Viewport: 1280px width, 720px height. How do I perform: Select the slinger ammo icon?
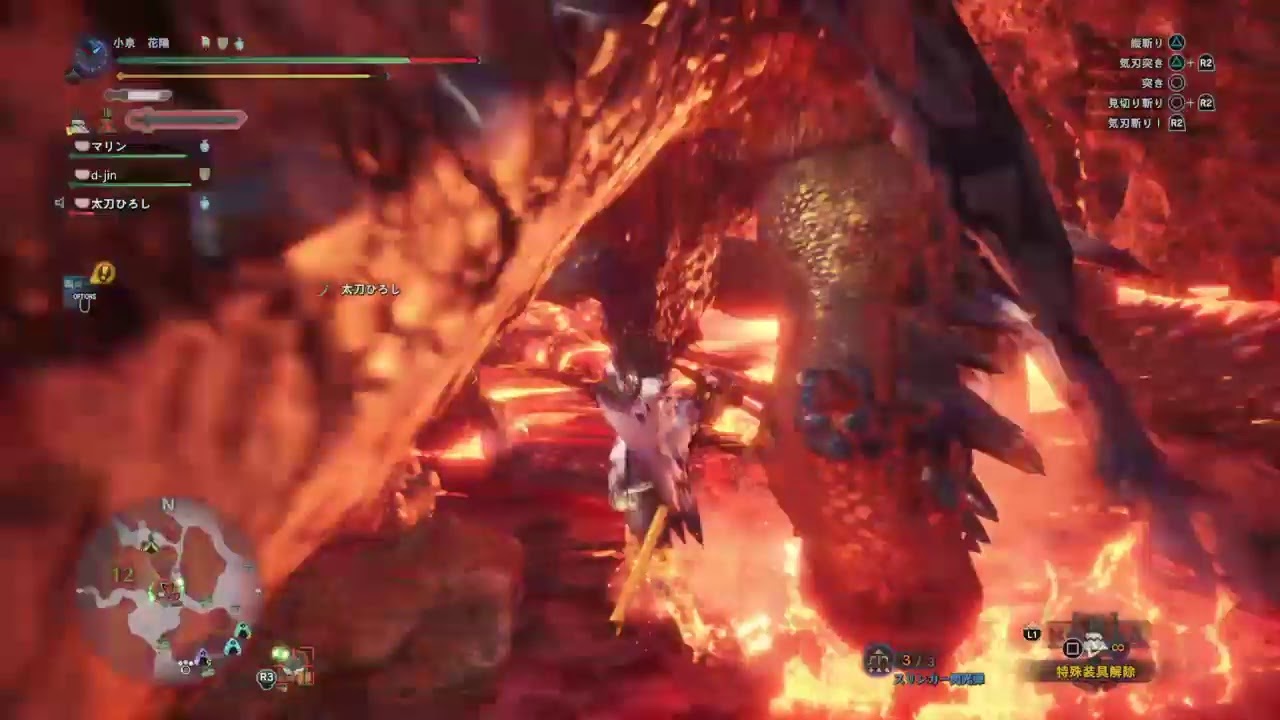(880, 658)
